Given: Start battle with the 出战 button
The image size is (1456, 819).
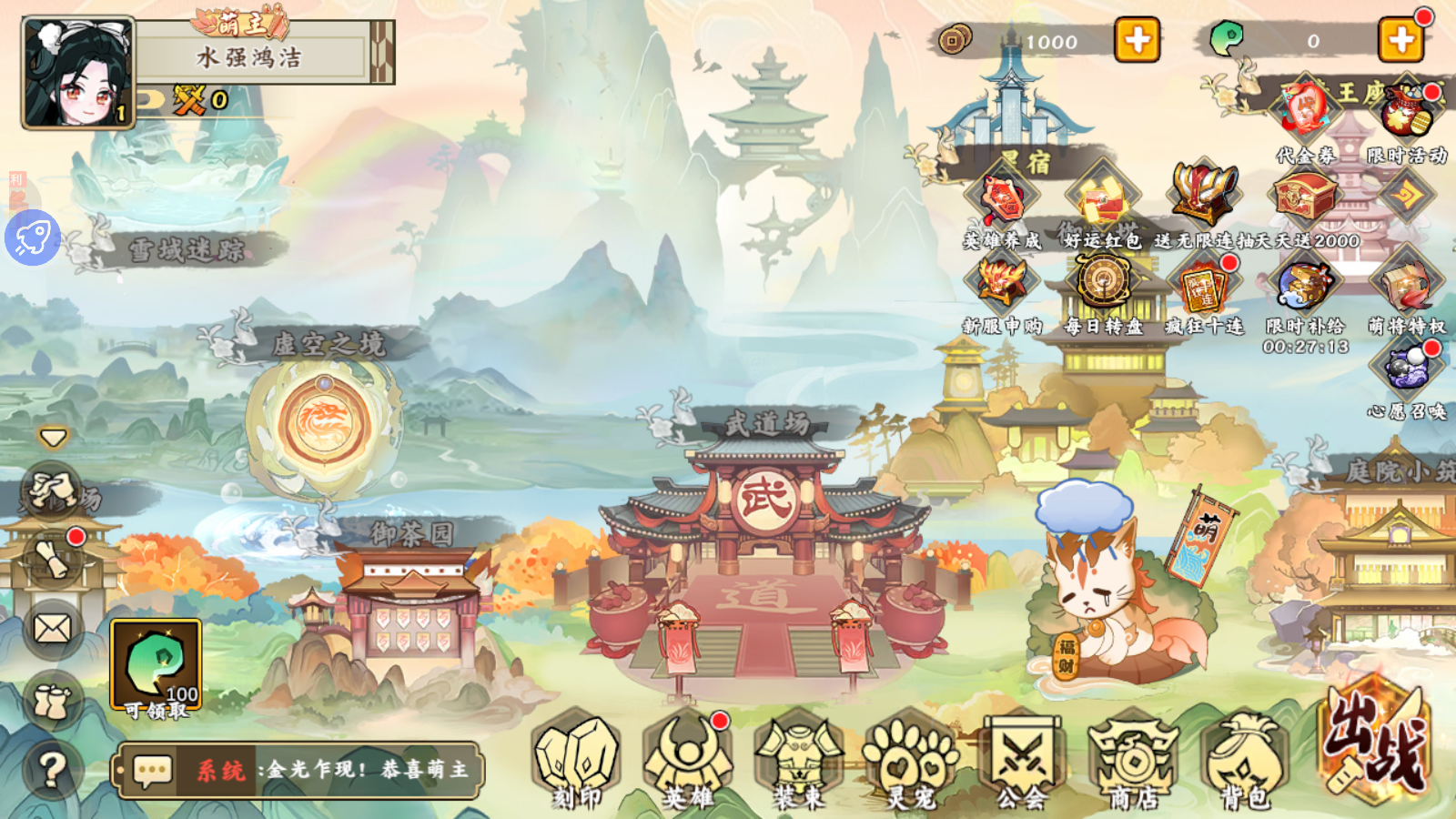Looking at the screenshot, I should 1374,739.
